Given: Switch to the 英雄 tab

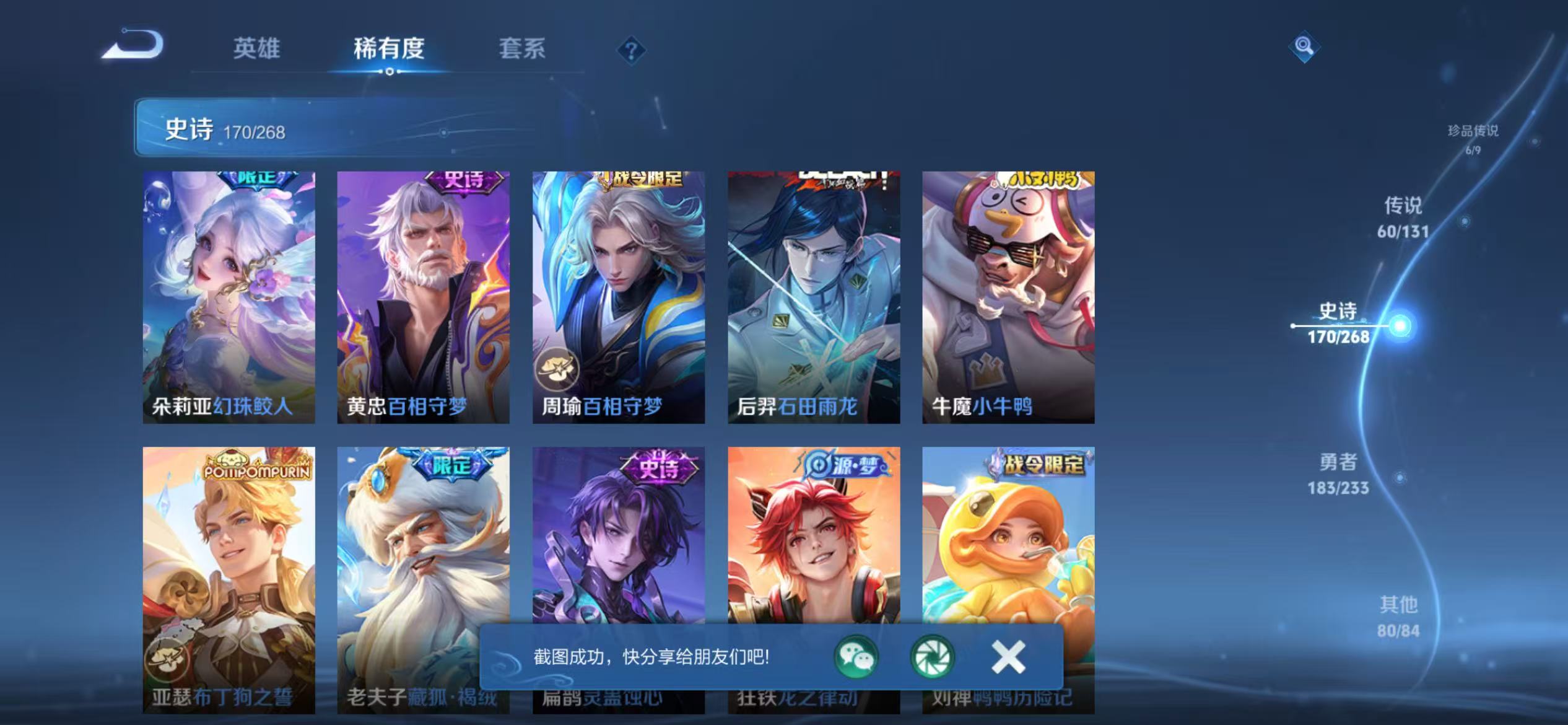Looking at the screenshot, I should point(257,50).
